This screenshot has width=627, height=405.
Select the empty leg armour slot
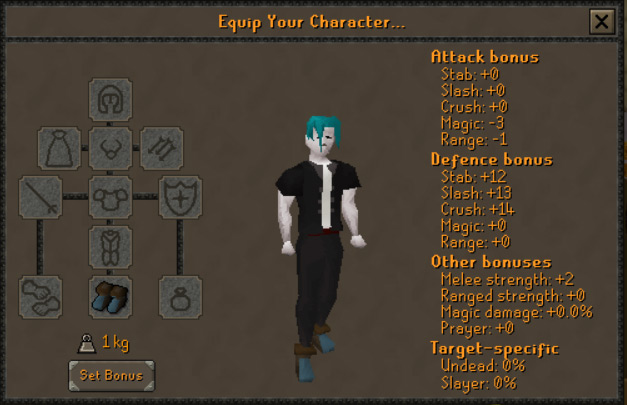[110, 246]
